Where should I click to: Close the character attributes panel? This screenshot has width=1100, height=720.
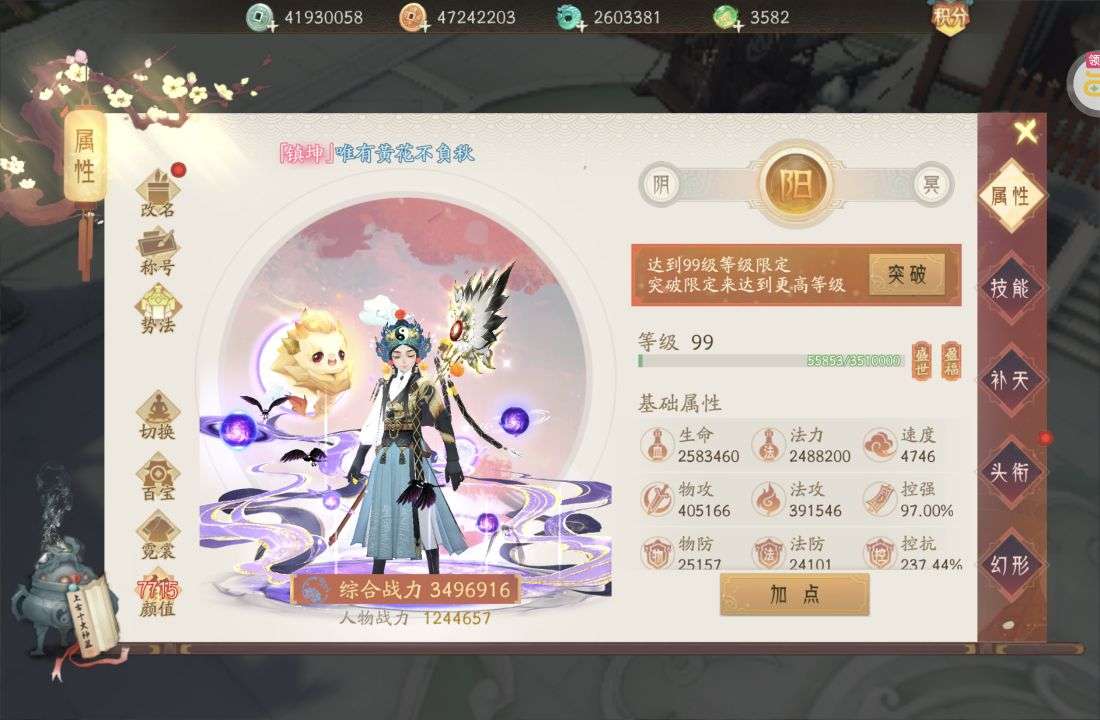tap(1024, 131)
